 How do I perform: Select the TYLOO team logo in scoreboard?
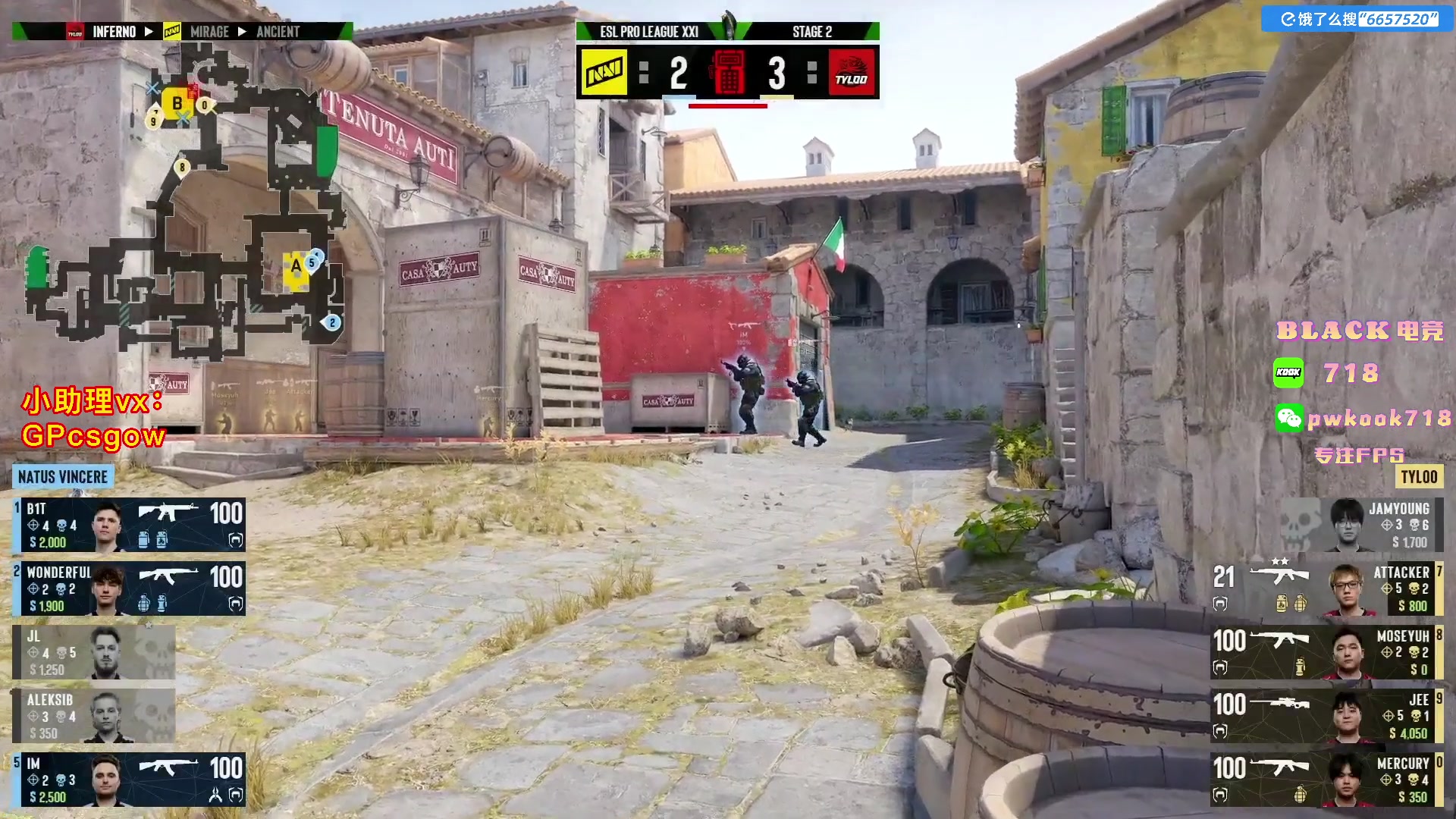(852, 72)
